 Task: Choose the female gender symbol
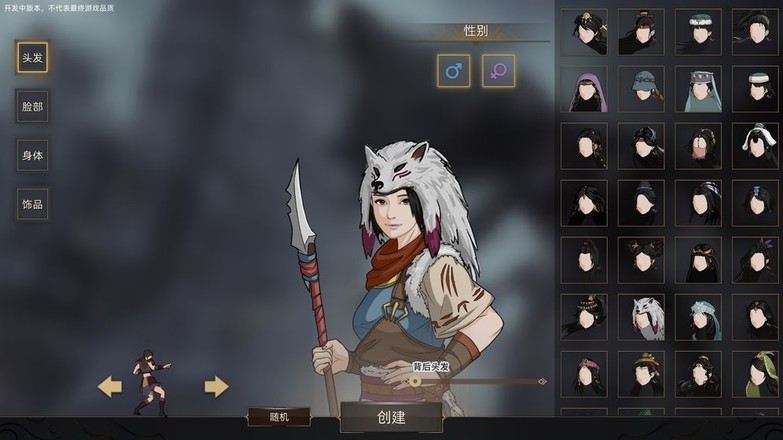pos(498,71)
